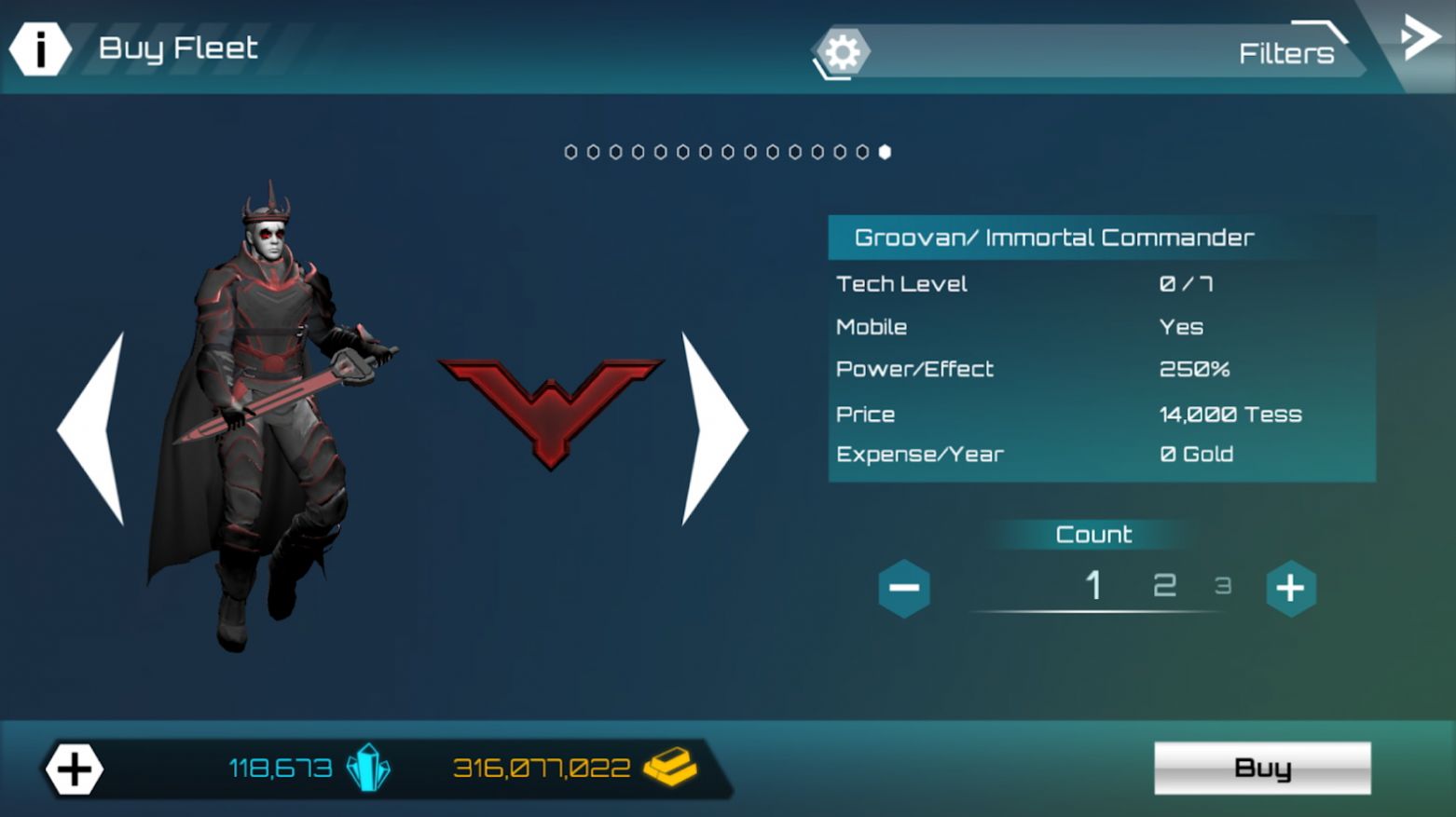Select count value 2
This screenshot has height=817, width=1456.
[x=1164, y=586]
